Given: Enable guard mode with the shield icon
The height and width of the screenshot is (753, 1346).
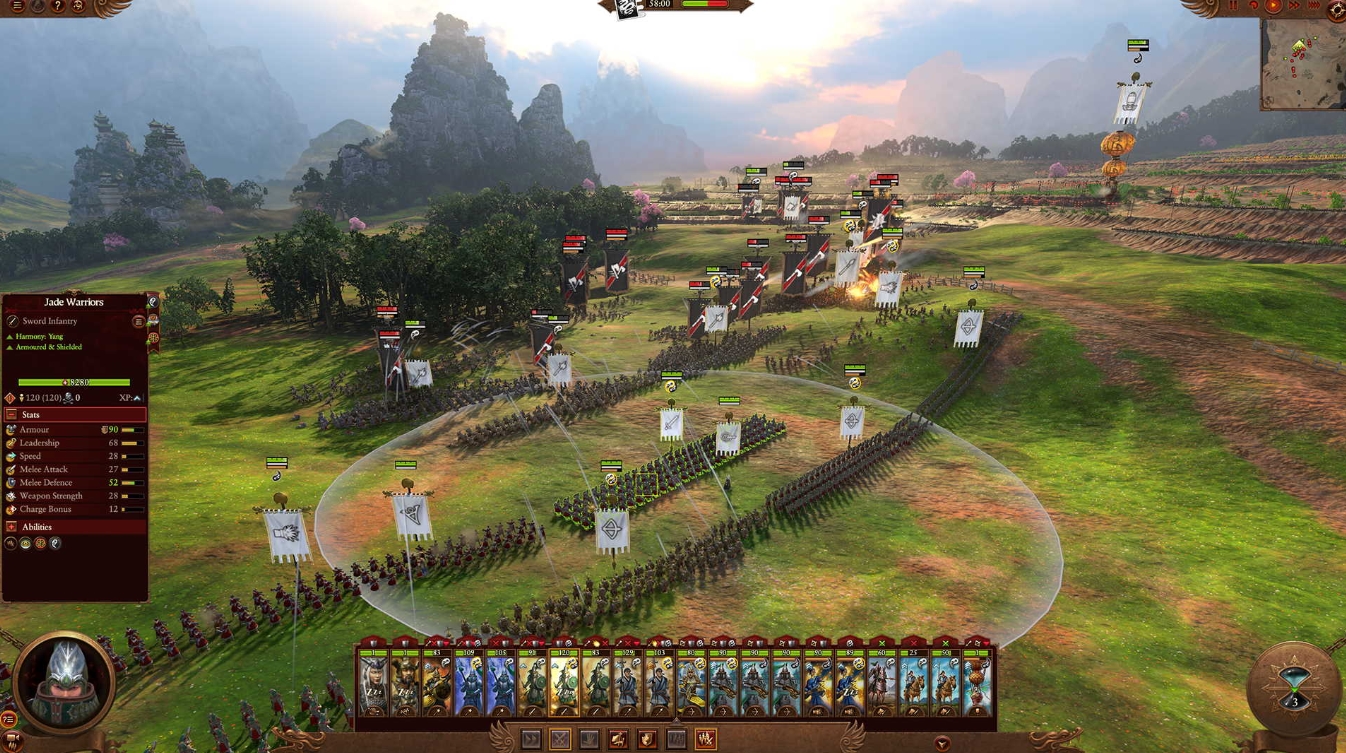Looking at the screenshot, I should (646, 738).
